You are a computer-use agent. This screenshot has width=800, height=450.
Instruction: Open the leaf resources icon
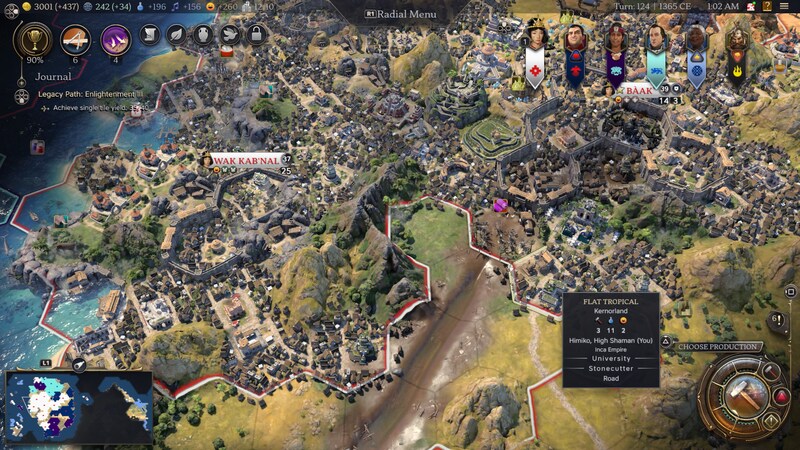pyautogui.click(x=176, y=35)
